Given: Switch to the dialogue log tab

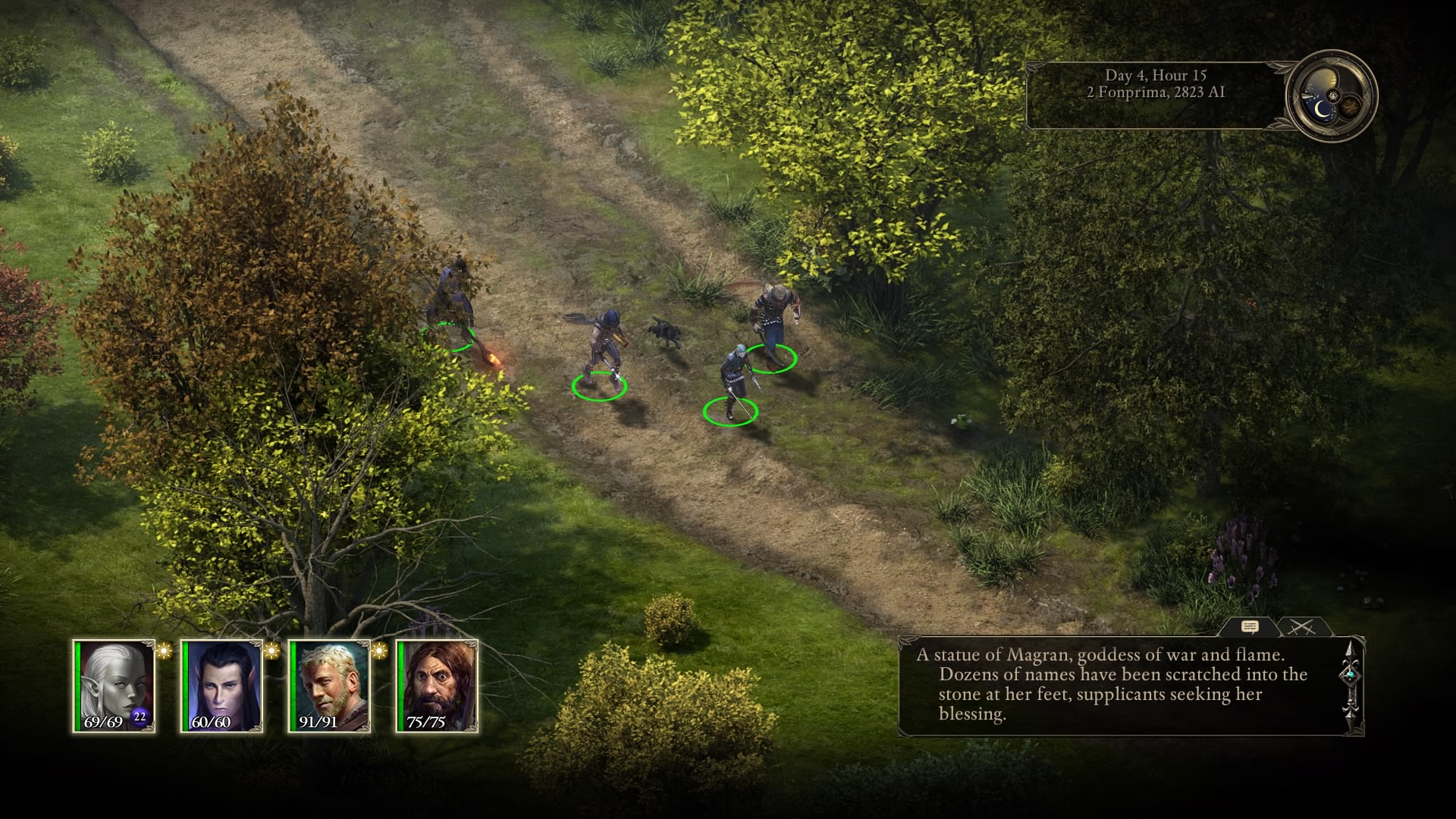Looking at the screenshot, I should click(x=1250, y=627).
